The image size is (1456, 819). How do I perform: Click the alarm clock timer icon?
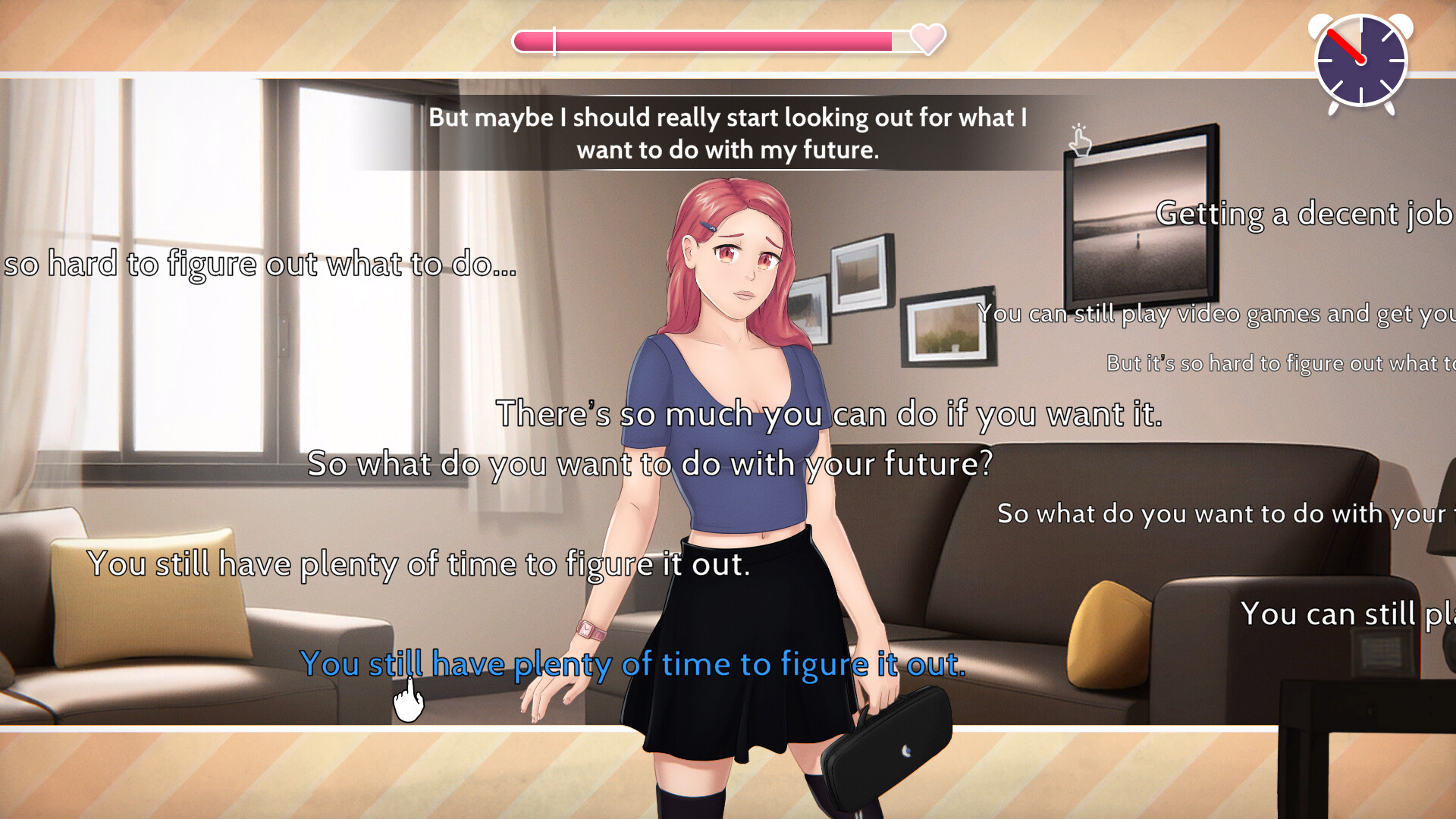click(1361, 64)
